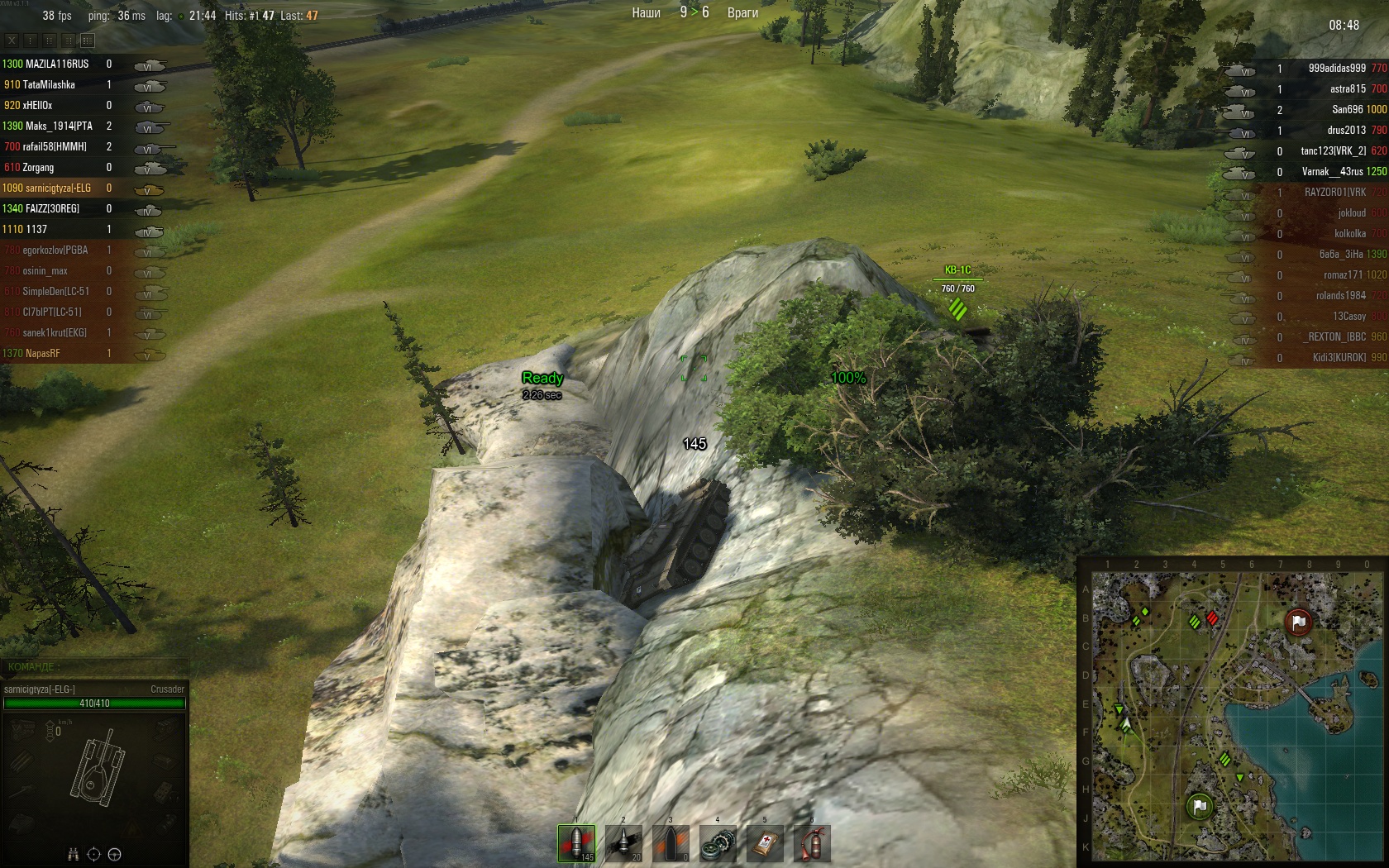
Task: Switch to the shell with 20 rounds
Action: [623, 843]
